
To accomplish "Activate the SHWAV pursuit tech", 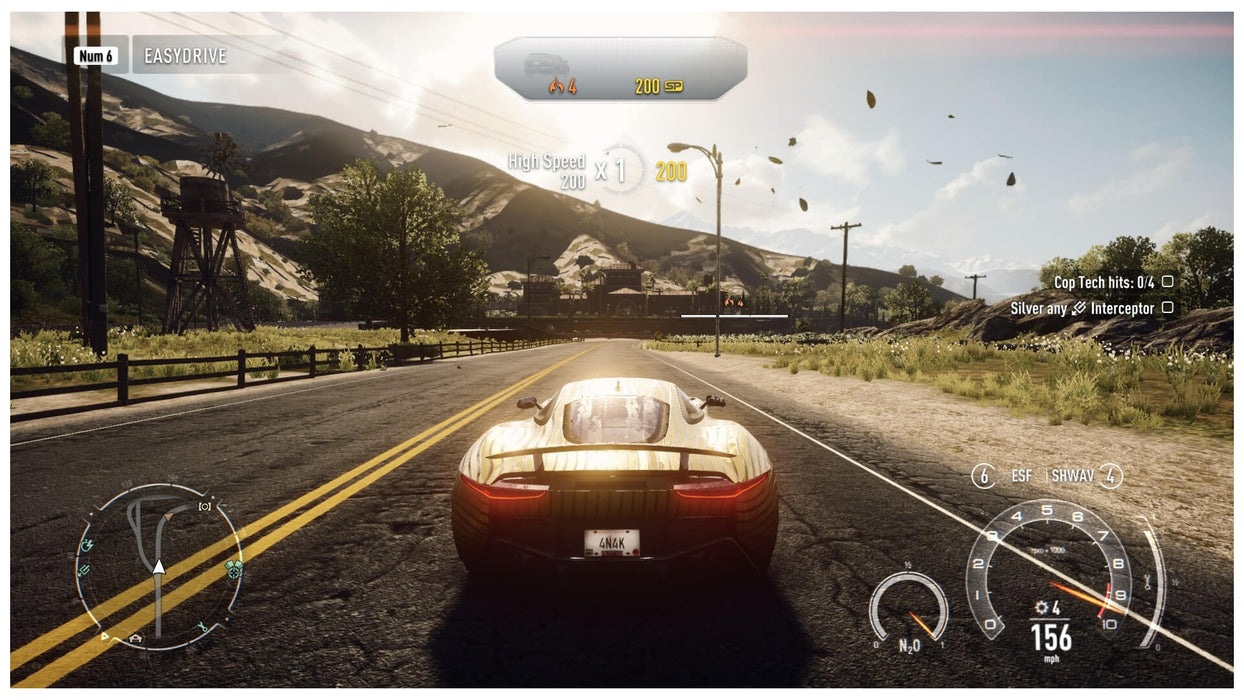I will click(x=1074, y=476).
